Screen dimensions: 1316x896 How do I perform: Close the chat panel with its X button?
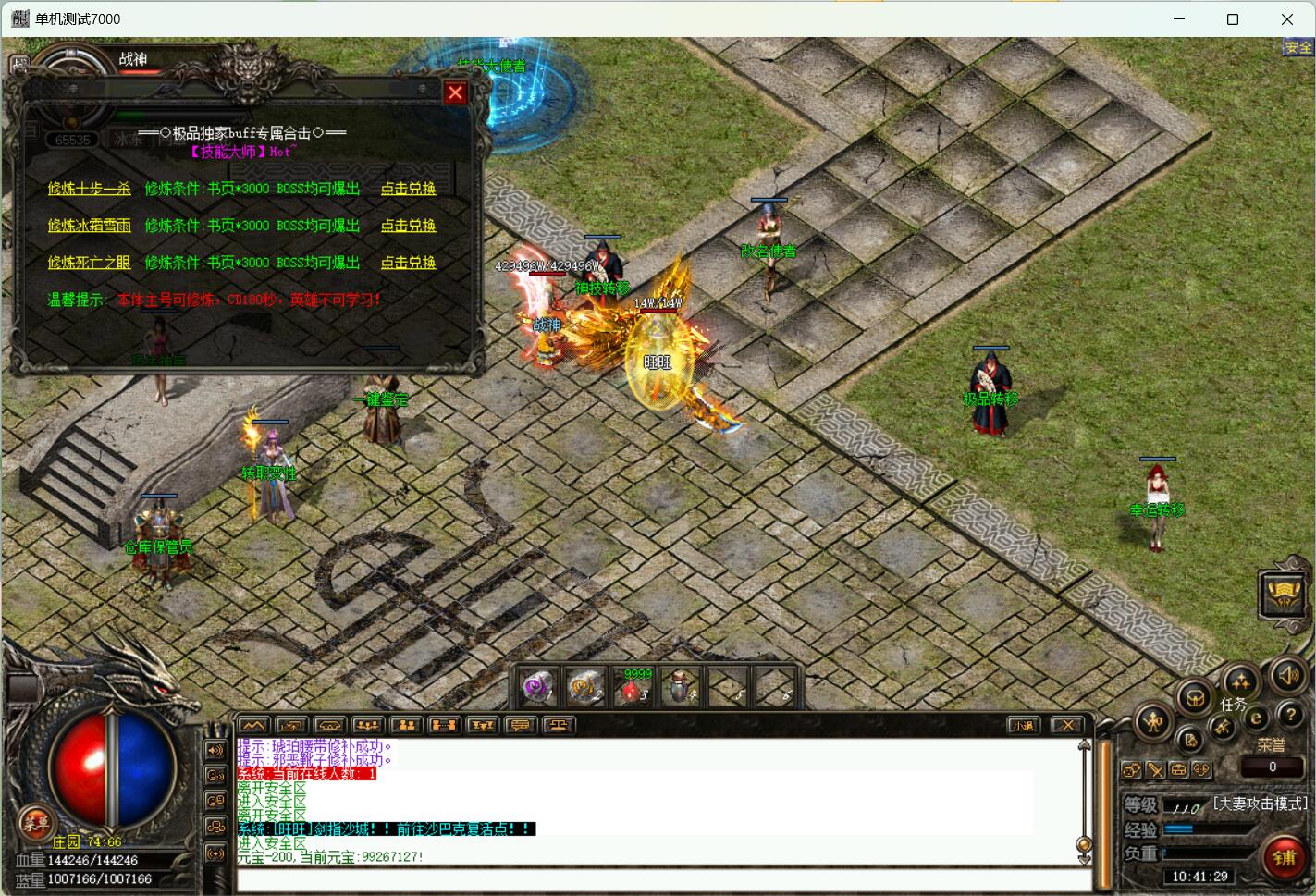tap(1067, 726)
